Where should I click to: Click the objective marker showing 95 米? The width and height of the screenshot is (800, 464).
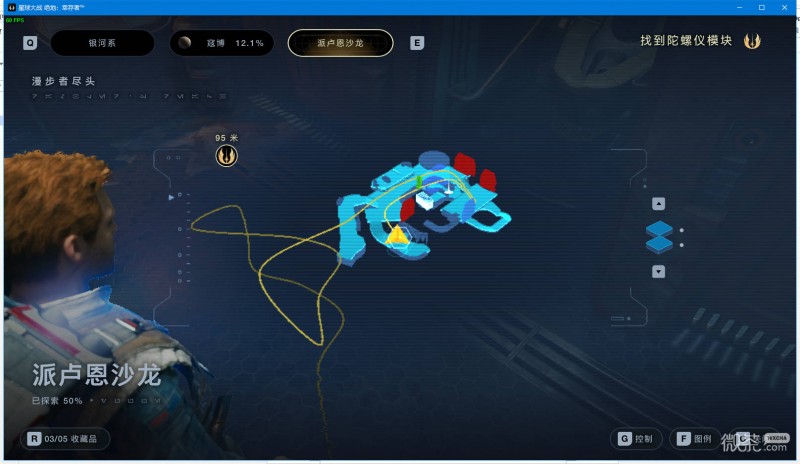pos(227,155)
